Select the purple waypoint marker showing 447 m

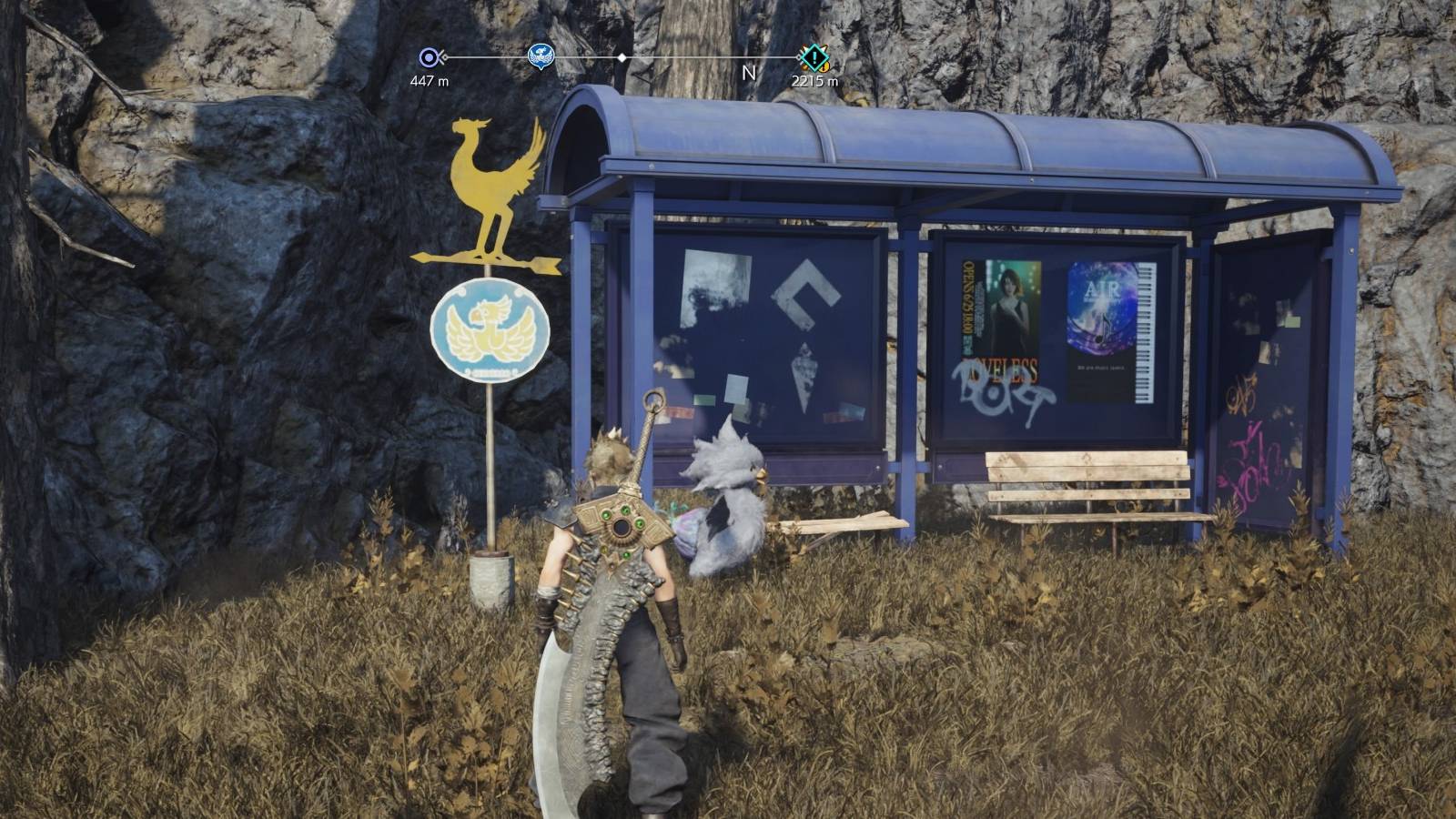428,56
